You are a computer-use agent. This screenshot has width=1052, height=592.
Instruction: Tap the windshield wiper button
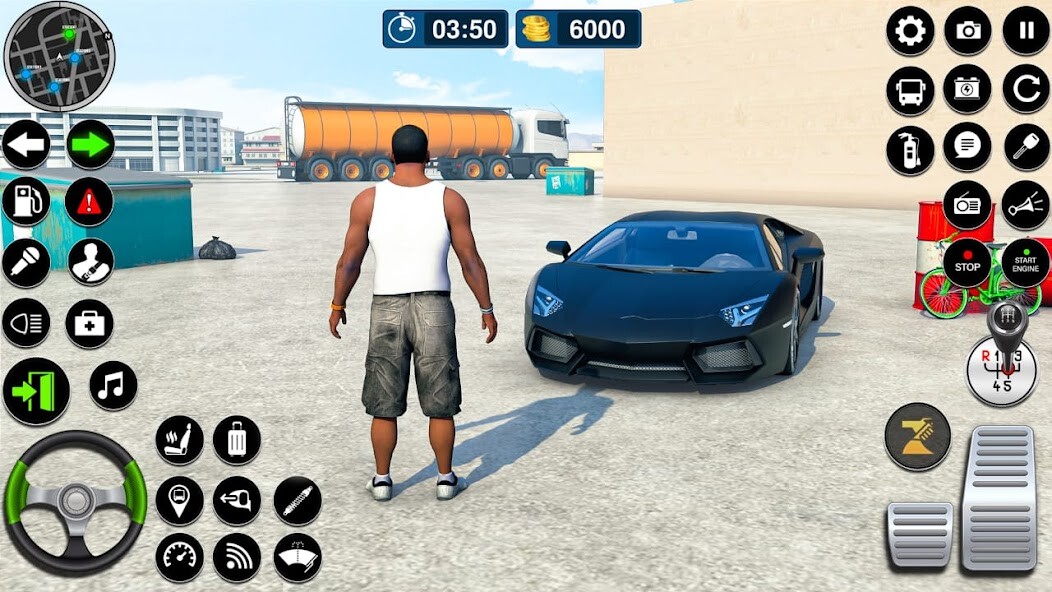(298, 557)
